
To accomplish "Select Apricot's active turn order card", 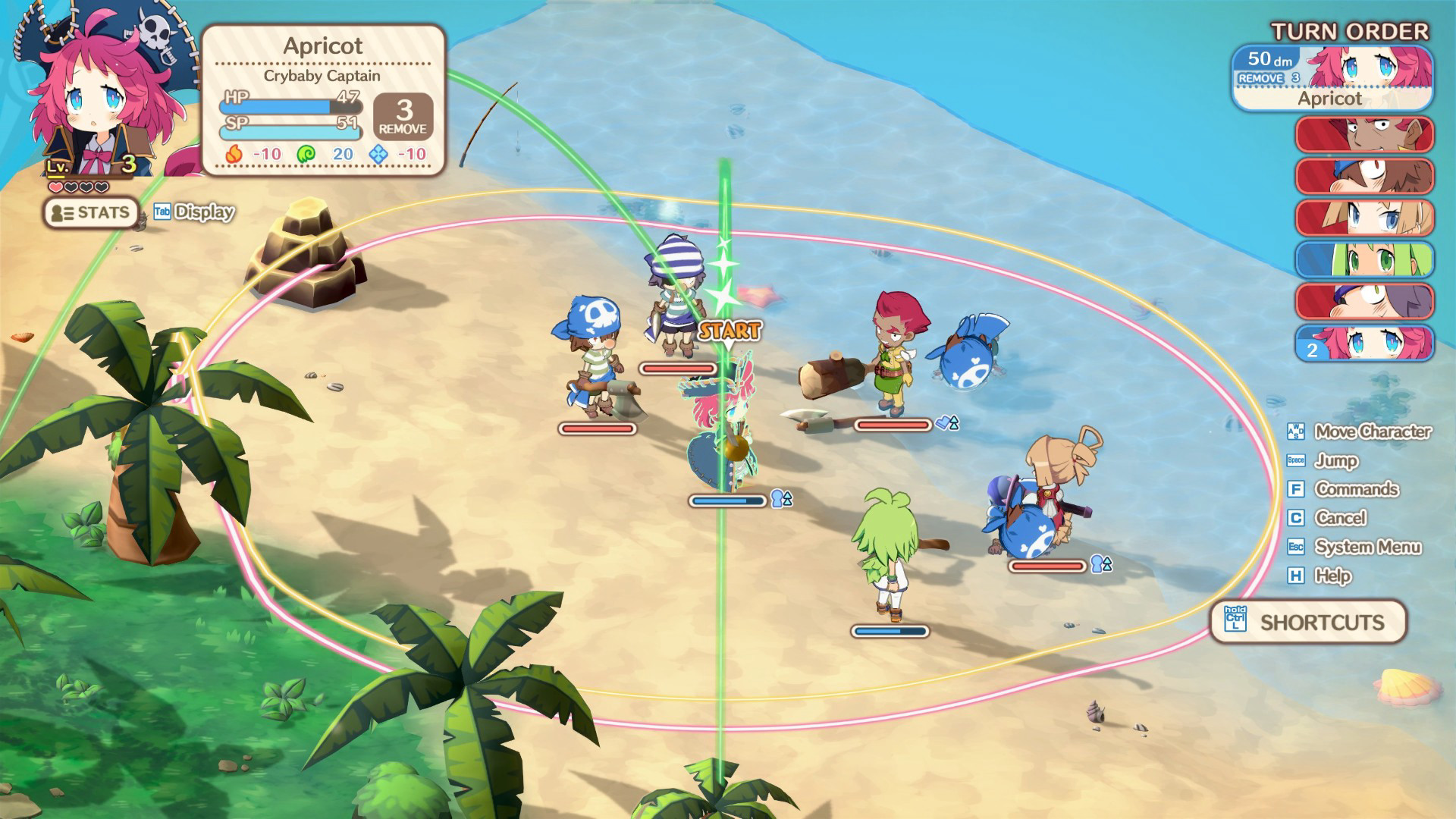I will (1332, 79).
